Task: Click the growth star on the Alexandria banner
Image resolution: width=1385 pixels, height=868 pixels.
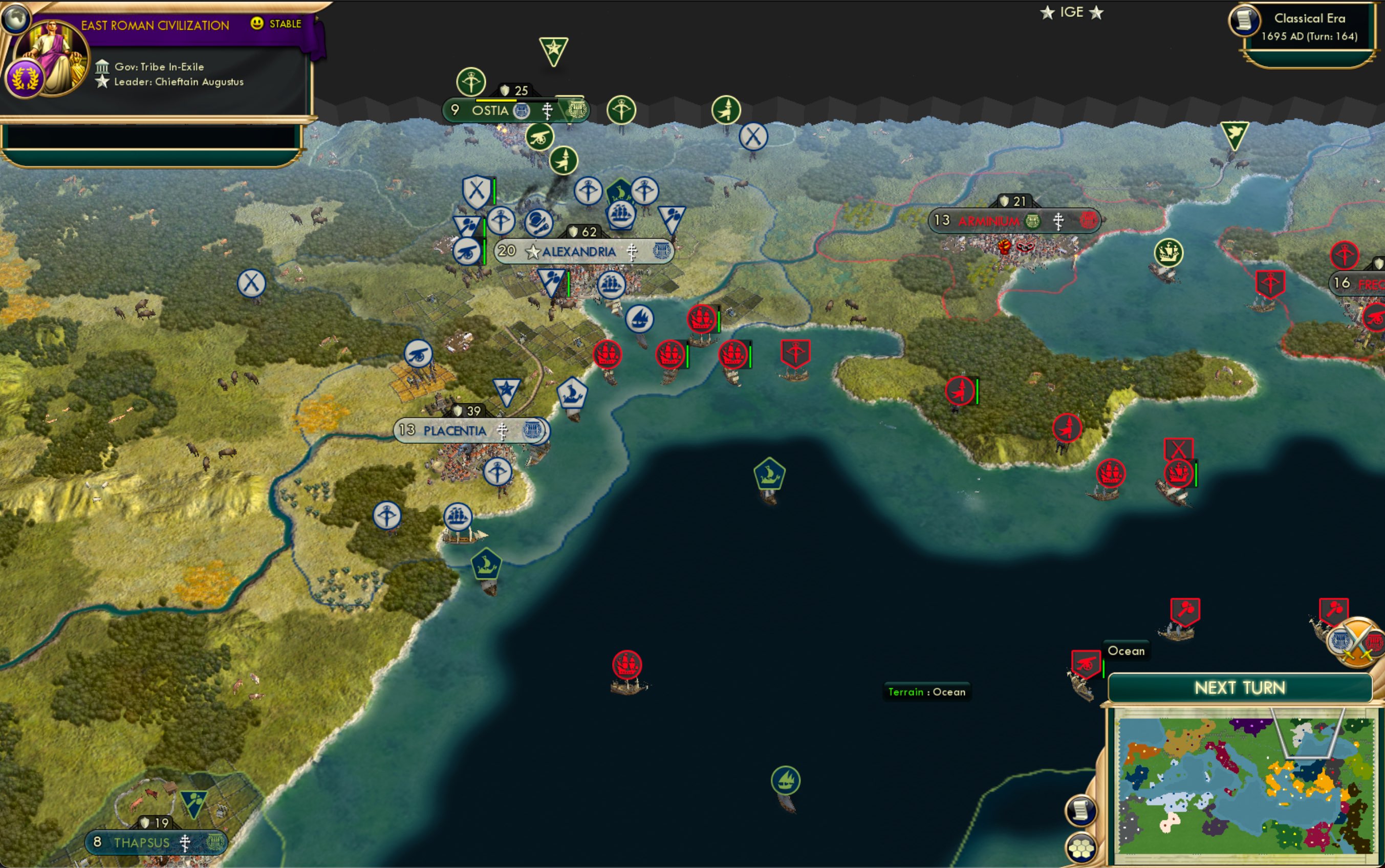Action: click(533, 251)
